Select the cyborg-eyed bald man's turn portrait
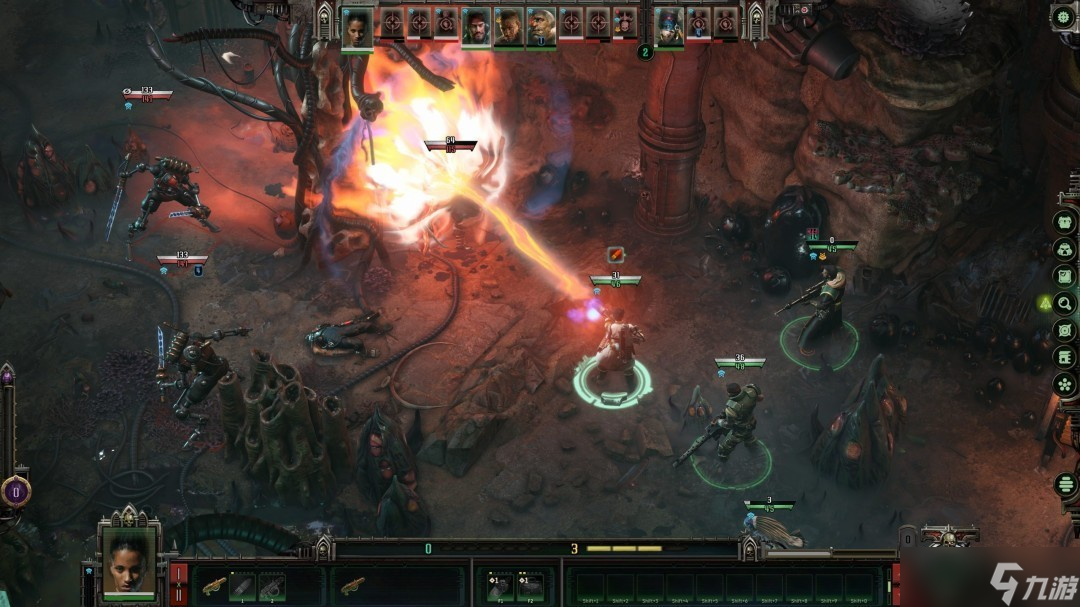 541,25
